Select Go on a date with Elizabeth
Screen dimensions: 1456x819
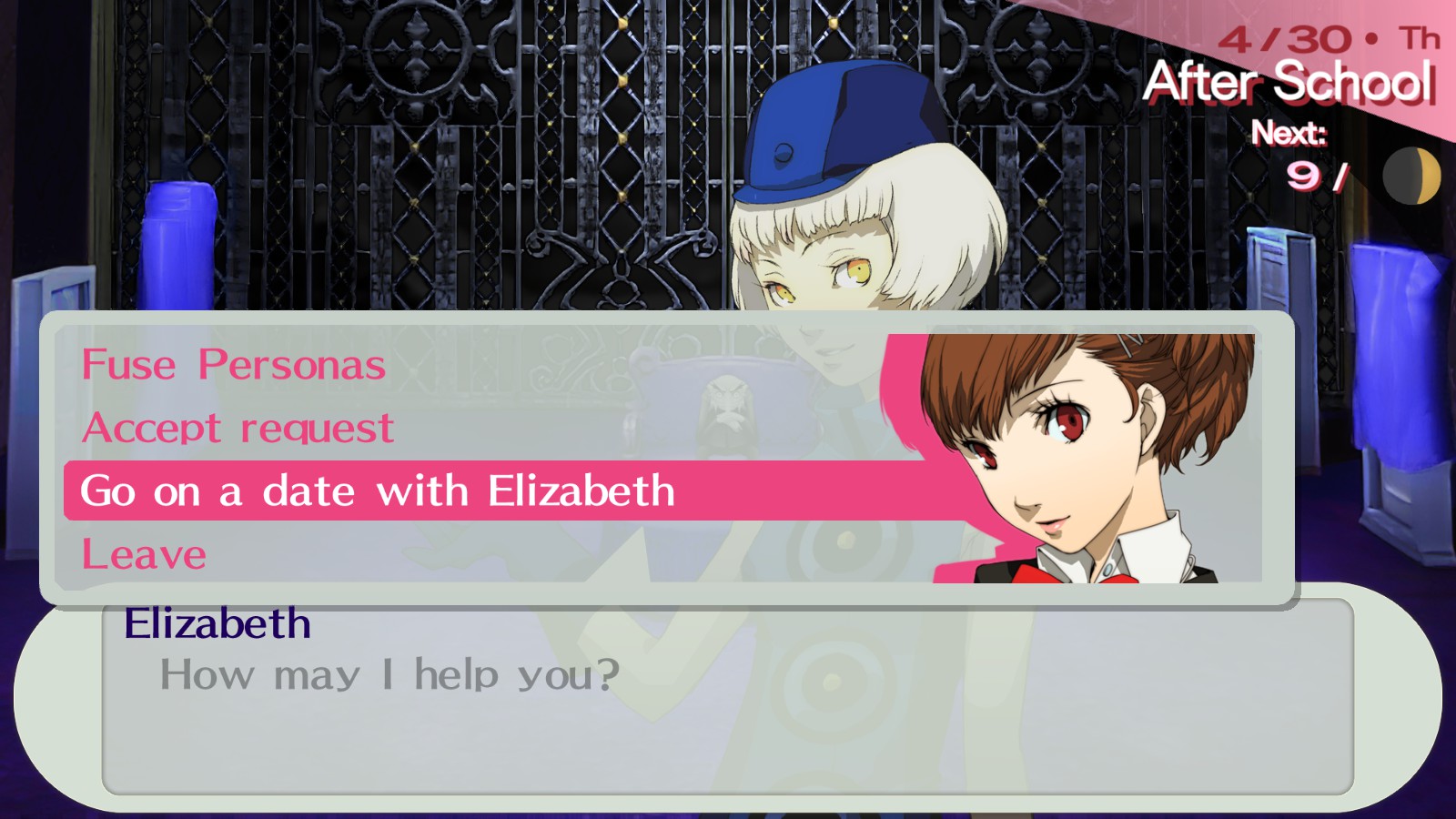[x=373, y=491]
